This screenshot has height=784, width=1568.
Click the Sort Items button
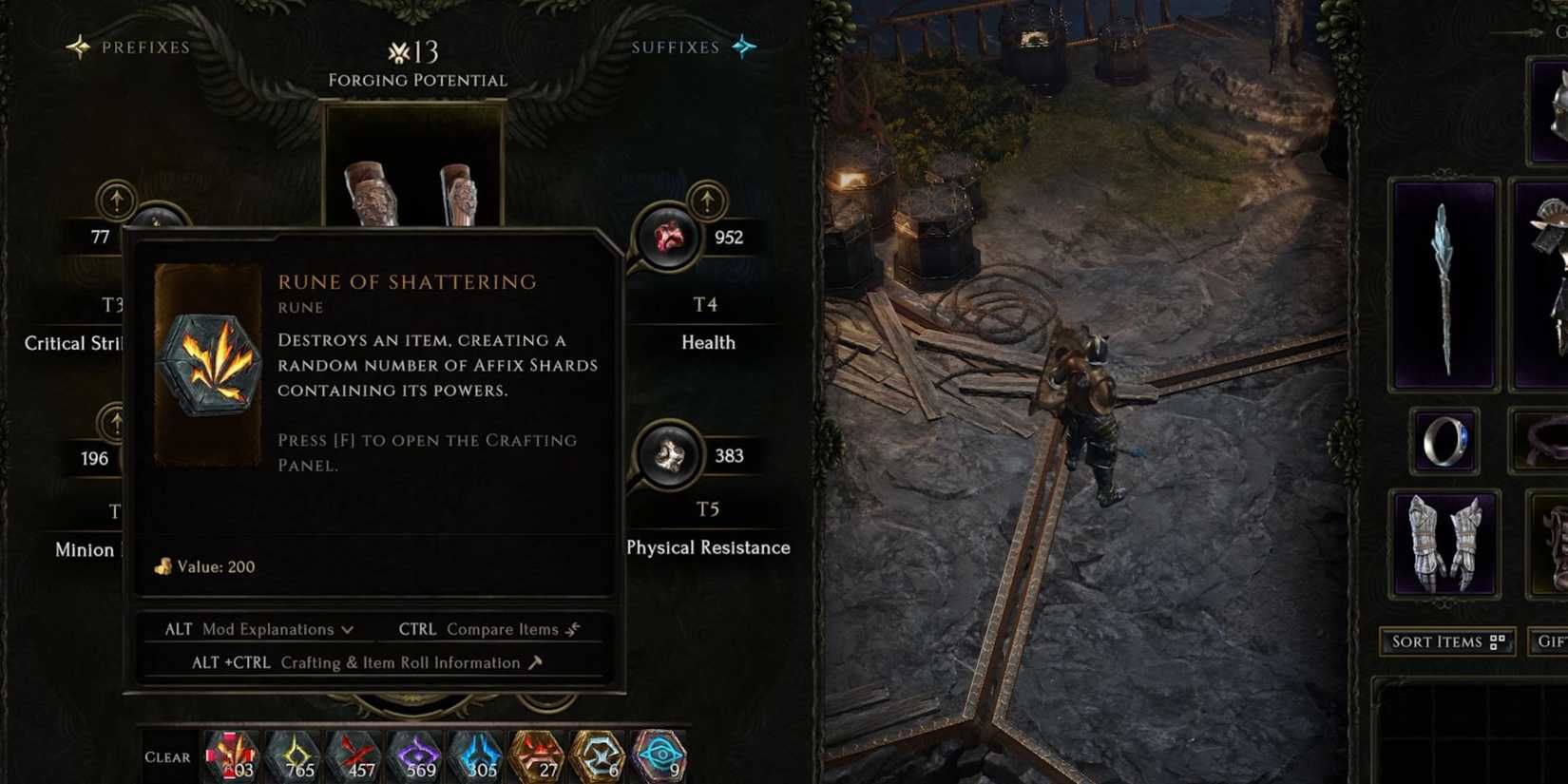(1446, 642)
